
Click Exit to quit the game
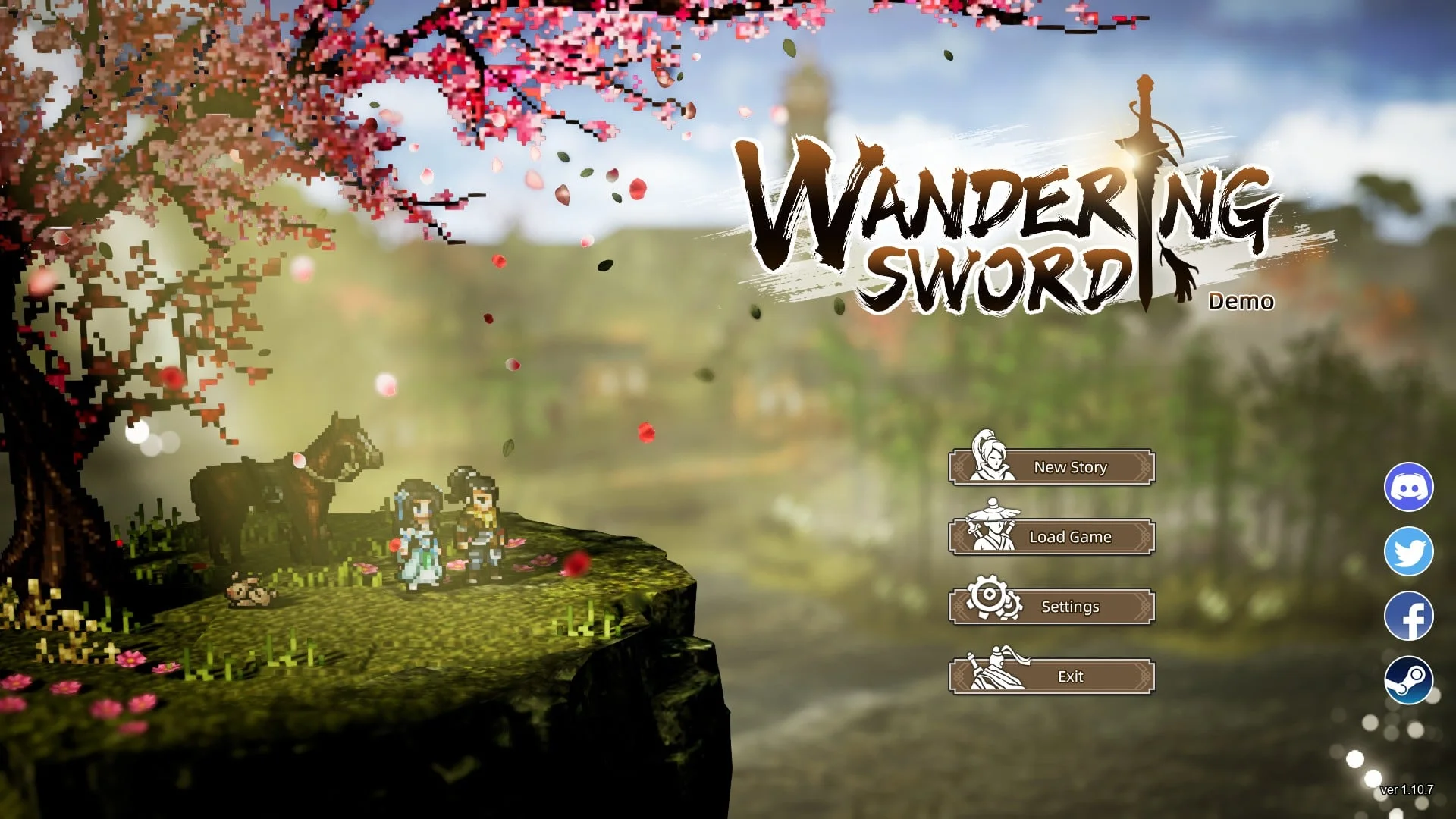[1070, 676]
